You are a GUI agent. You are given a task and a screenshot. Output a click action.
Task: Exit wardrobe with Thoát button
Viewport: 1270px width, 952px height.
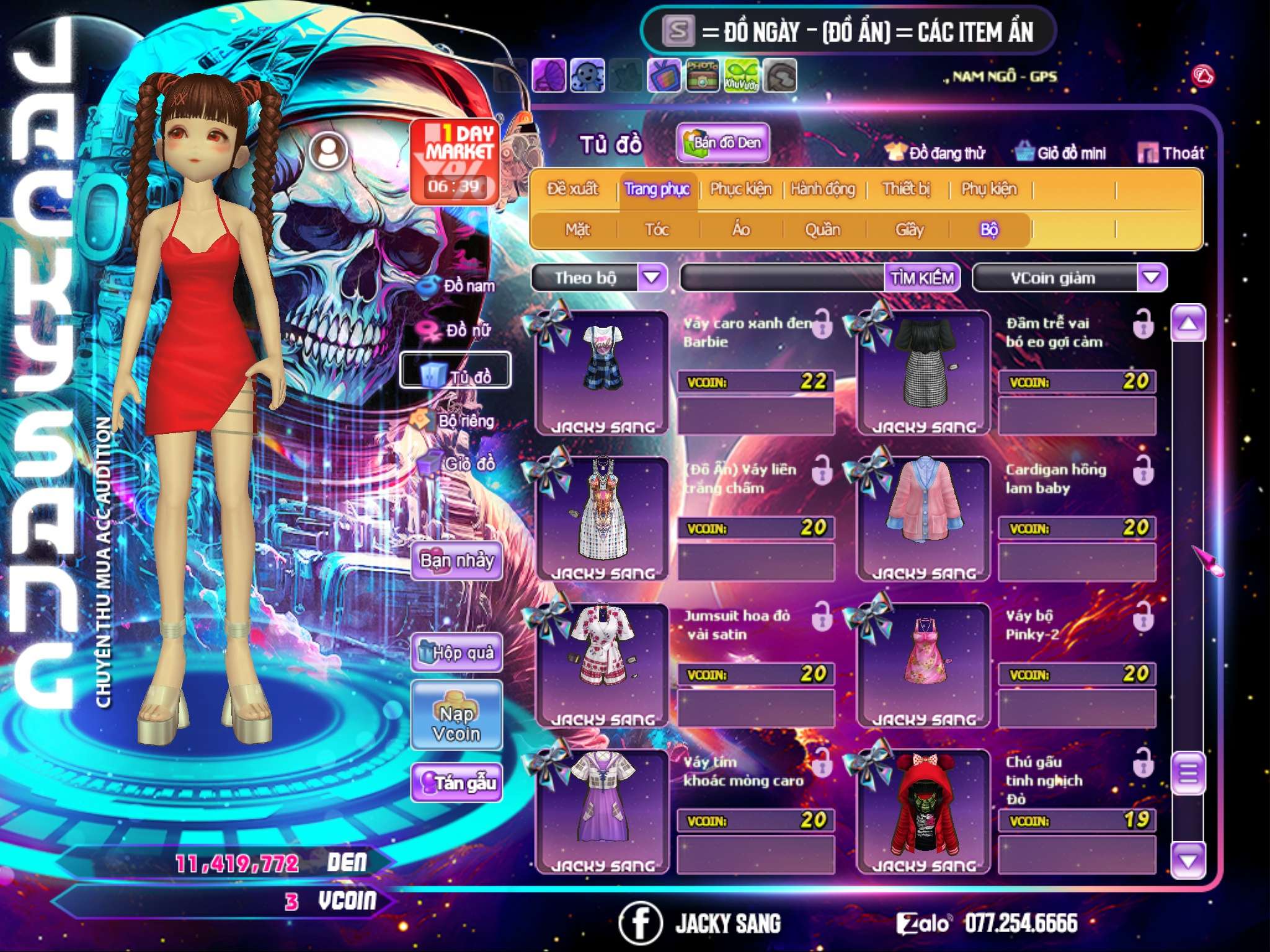[x=1171, y=153]
